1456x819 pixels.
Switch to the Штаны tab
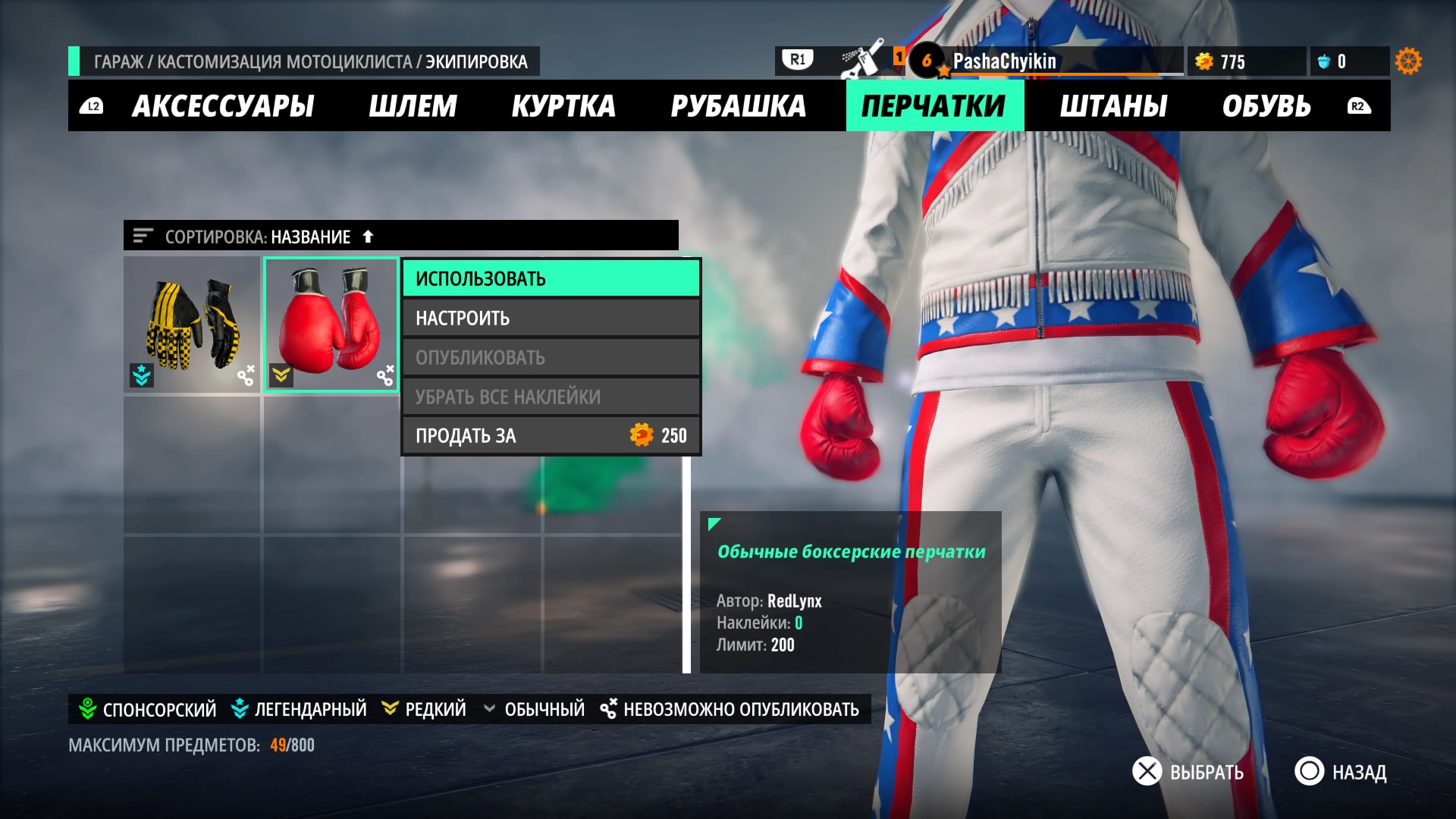pyautogui.click(x=1113, y=106)
